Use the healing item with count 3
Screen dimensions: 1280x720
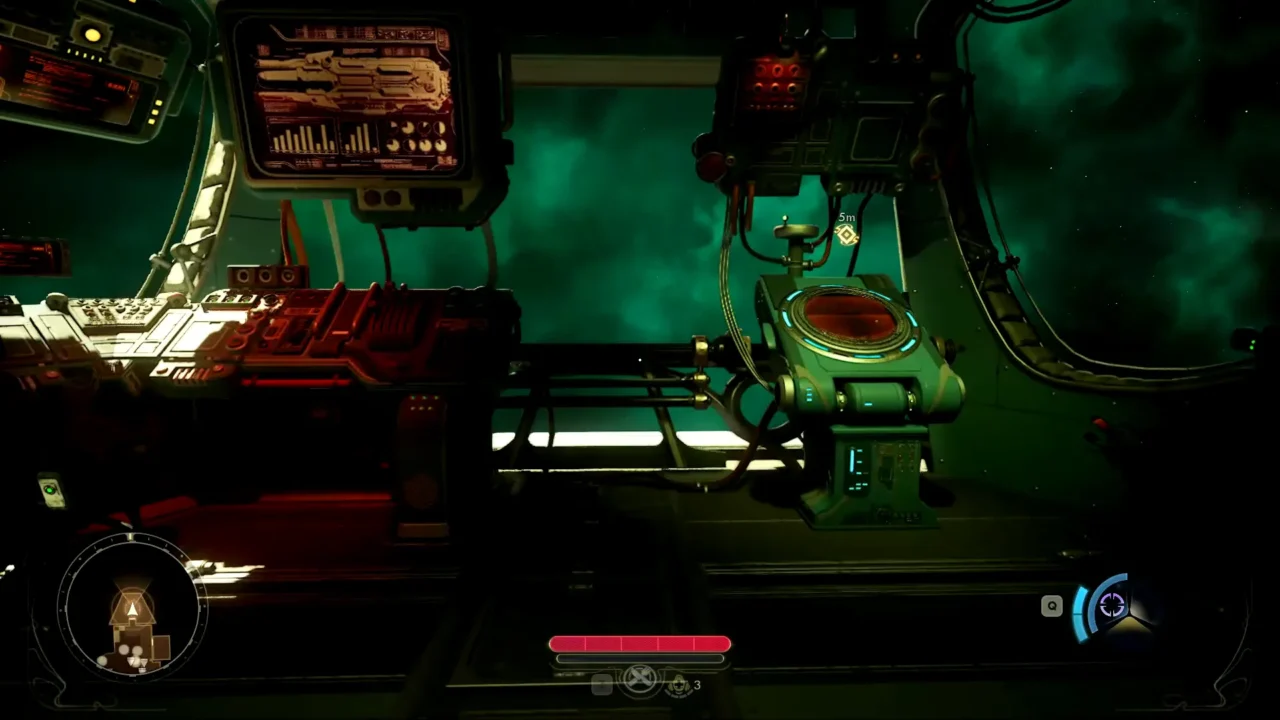tap(680, 684)
